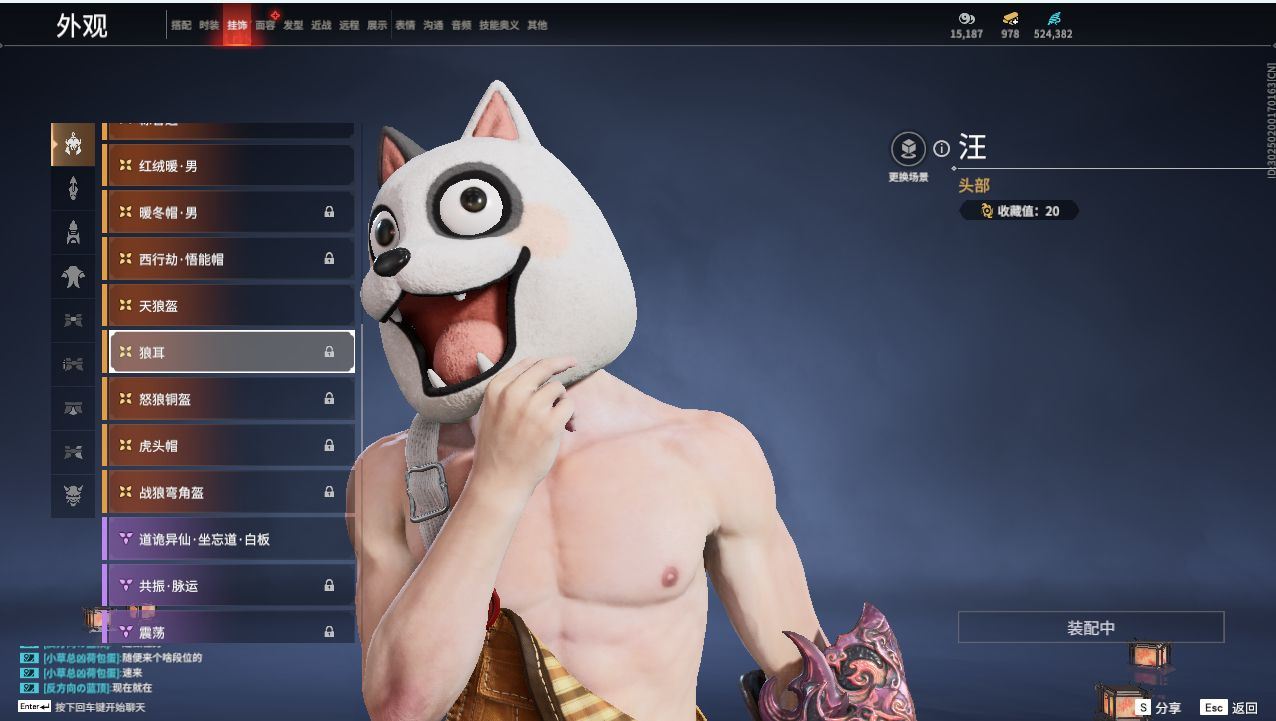This screenshot has width=1276, height=721.
Task: Switch to the 远程 tab
Action: pyautogui.click(x=349, y=26)
